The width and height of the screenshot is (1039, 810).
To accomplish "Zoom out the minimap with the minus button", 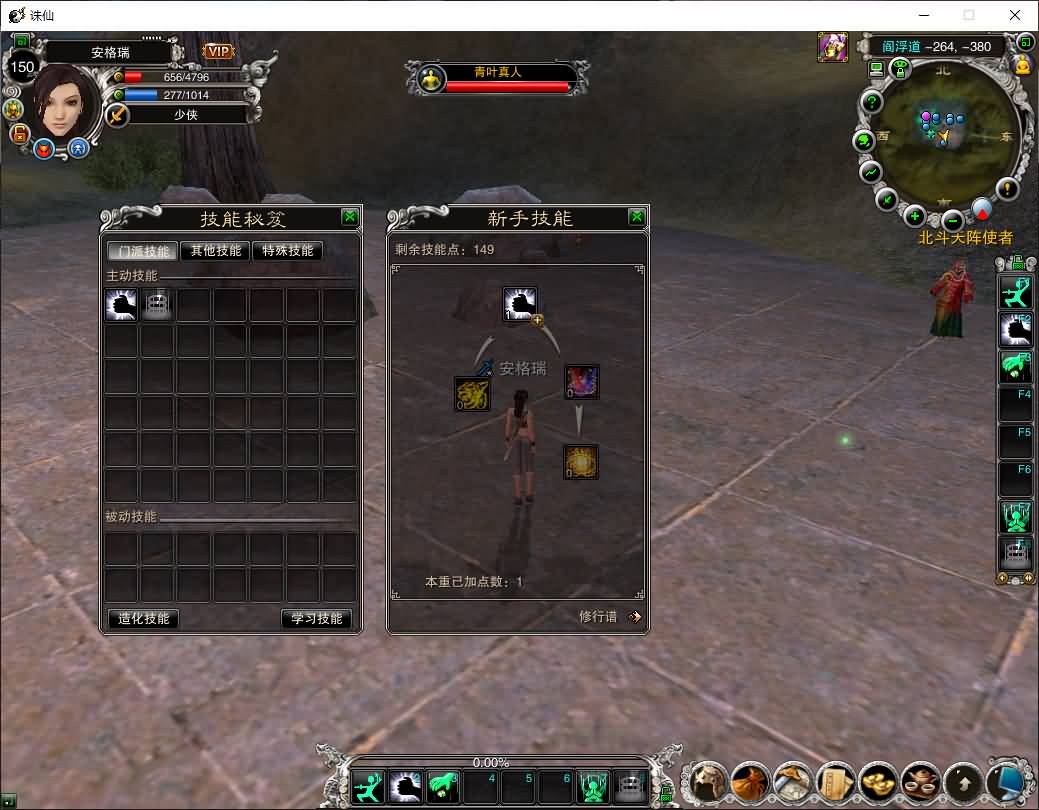I will click(x=952, y=219).
